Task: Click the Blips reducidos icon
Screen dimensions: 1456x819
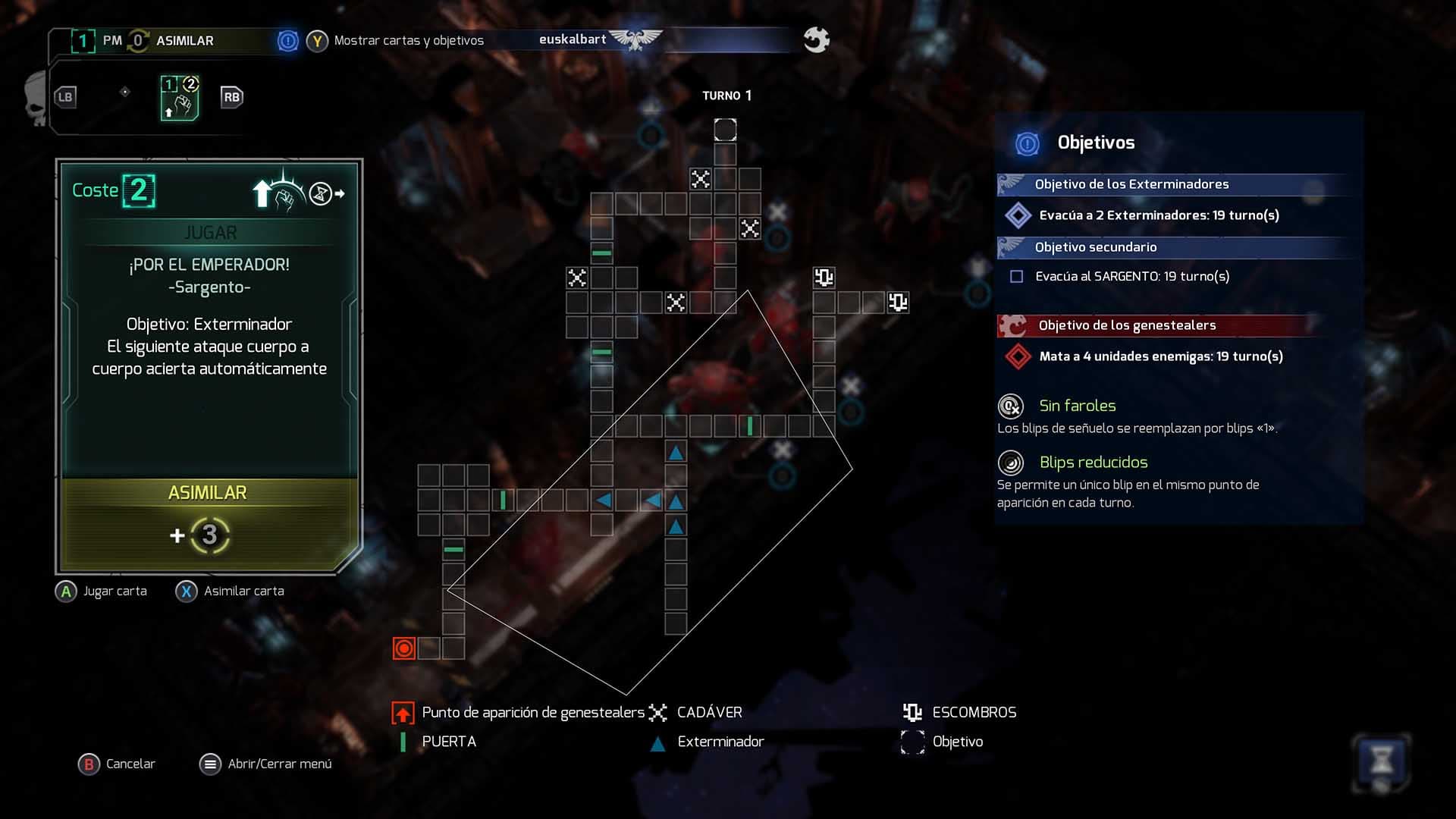Action: [1010, 463]
